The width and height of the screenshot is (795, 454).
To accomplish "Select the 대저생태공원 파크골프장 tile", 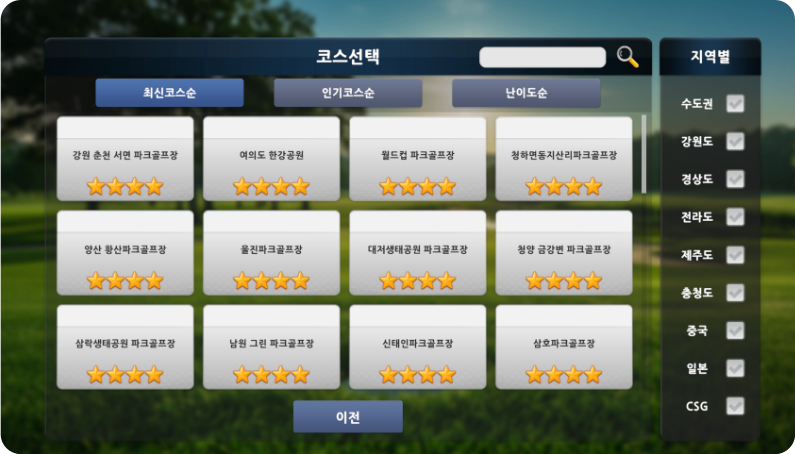I will click(x=418, y=252).
